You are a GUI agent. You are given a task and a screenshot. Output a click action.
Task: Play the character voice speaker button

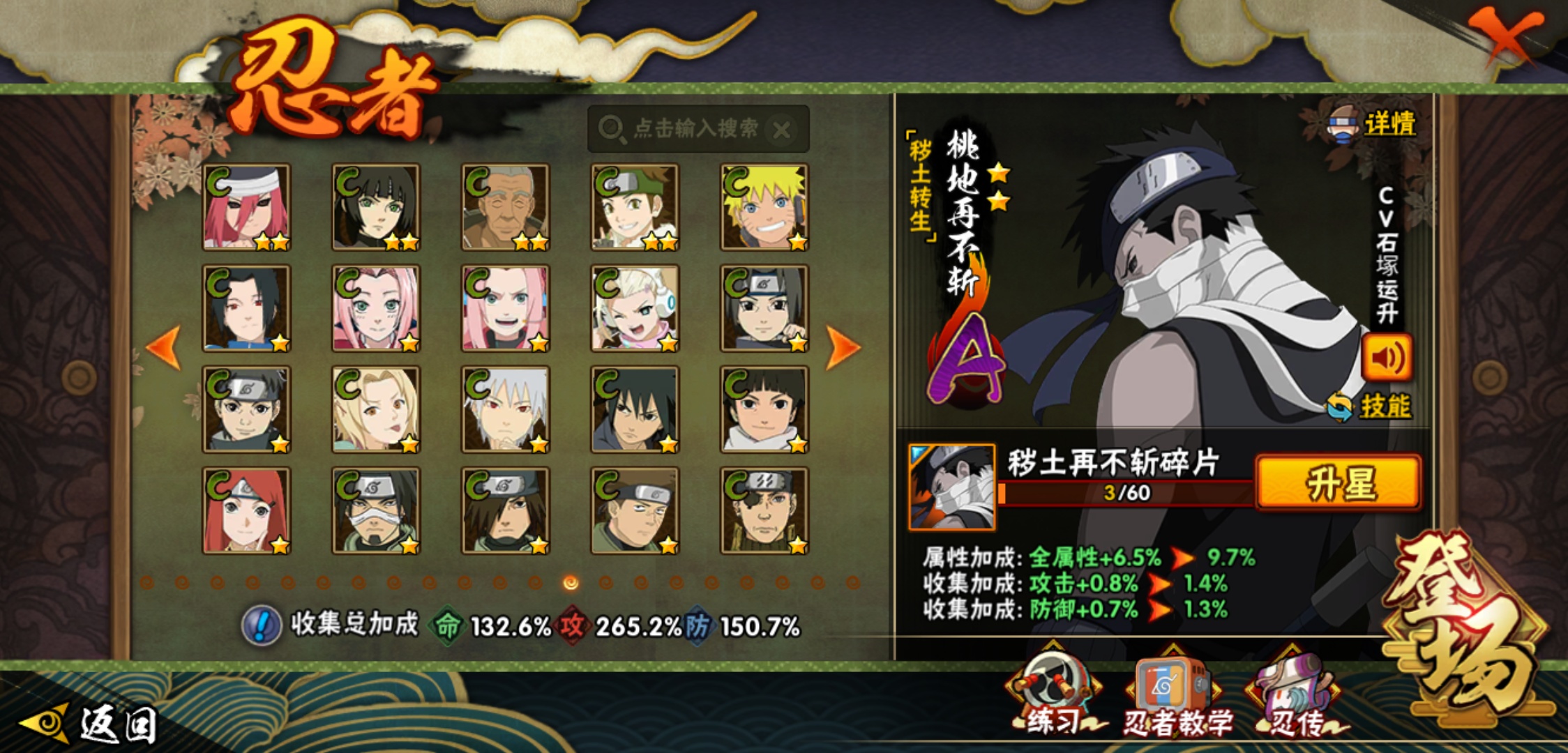click(x=1387, y=358)
